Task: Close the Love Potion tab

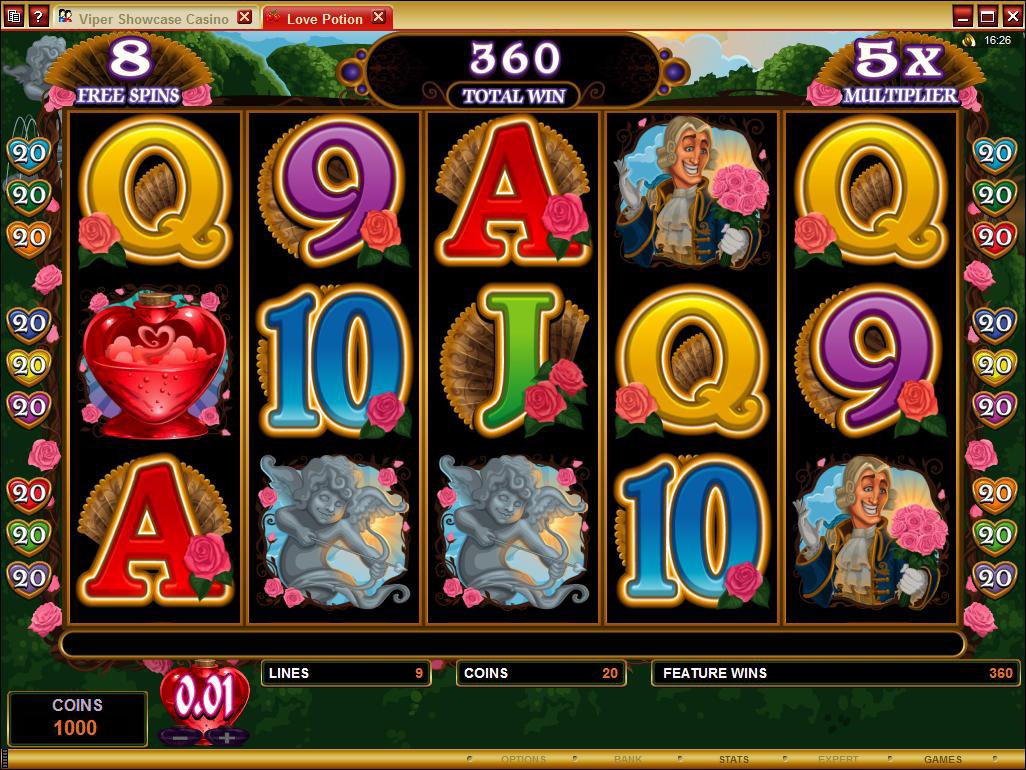Action: [x=378, y=18]
